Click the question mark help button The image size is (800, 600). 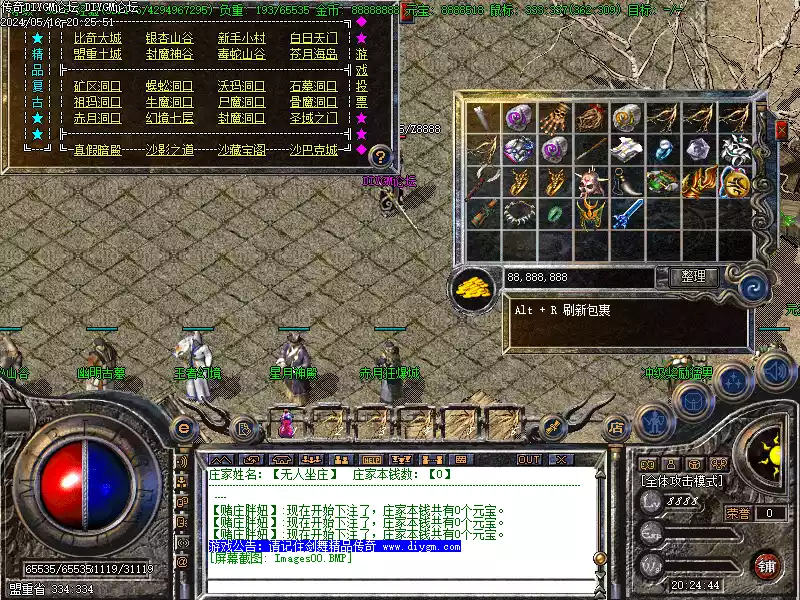(379, 156)
